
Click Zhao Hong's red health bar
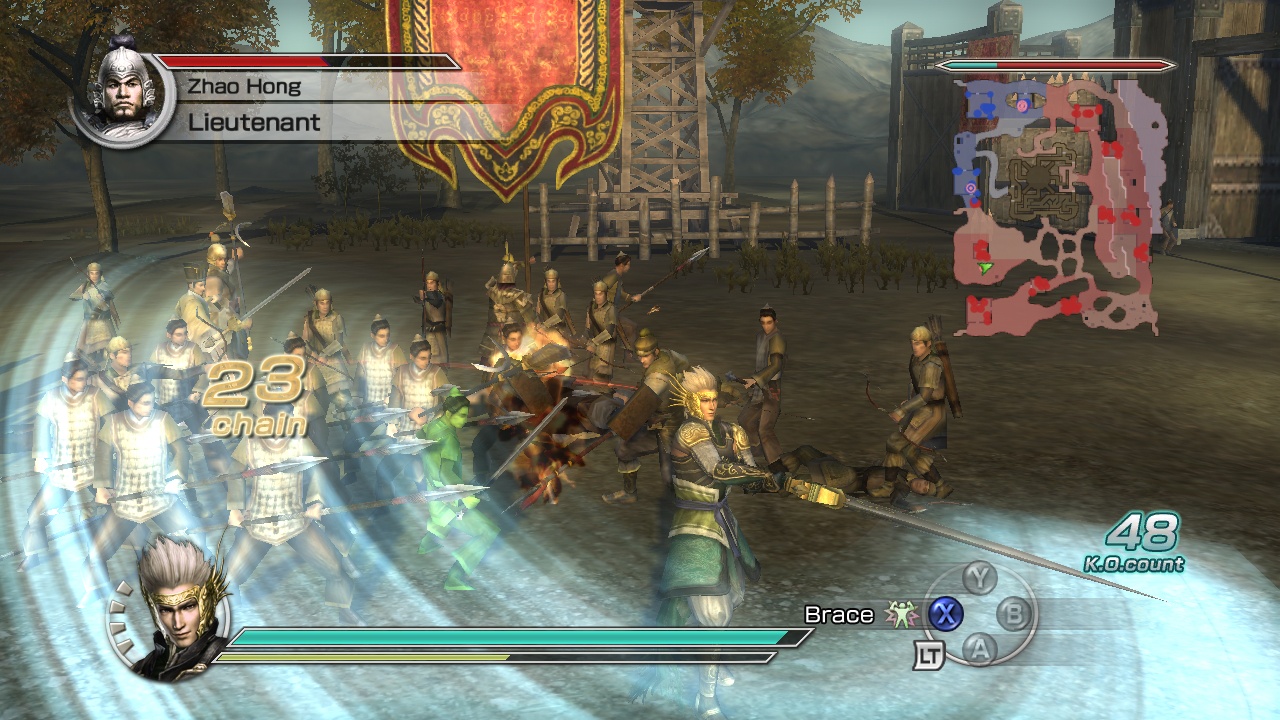coord(245,60)
